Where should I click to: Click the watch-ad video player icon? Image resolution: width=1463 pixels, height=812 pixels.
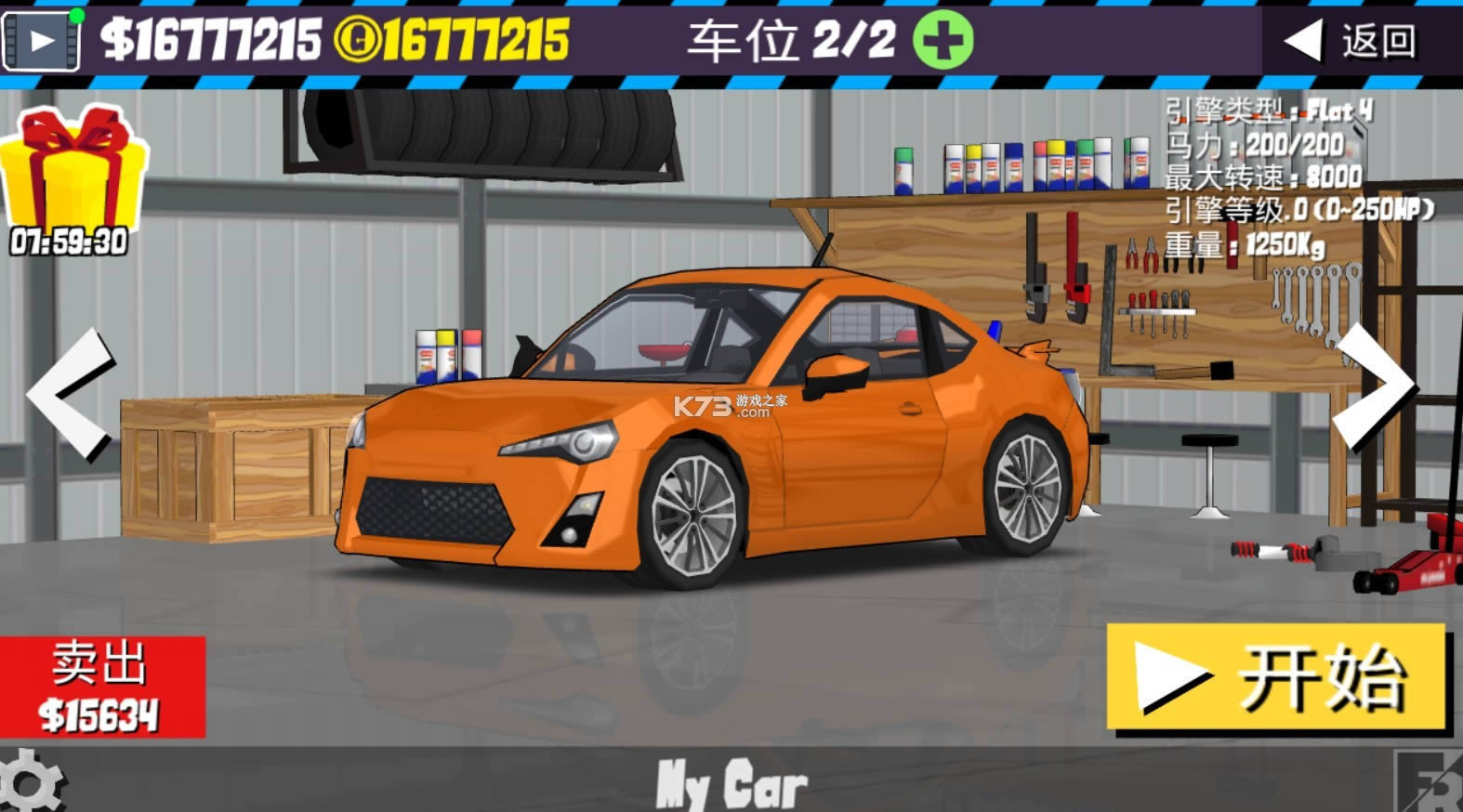point(42,40)
